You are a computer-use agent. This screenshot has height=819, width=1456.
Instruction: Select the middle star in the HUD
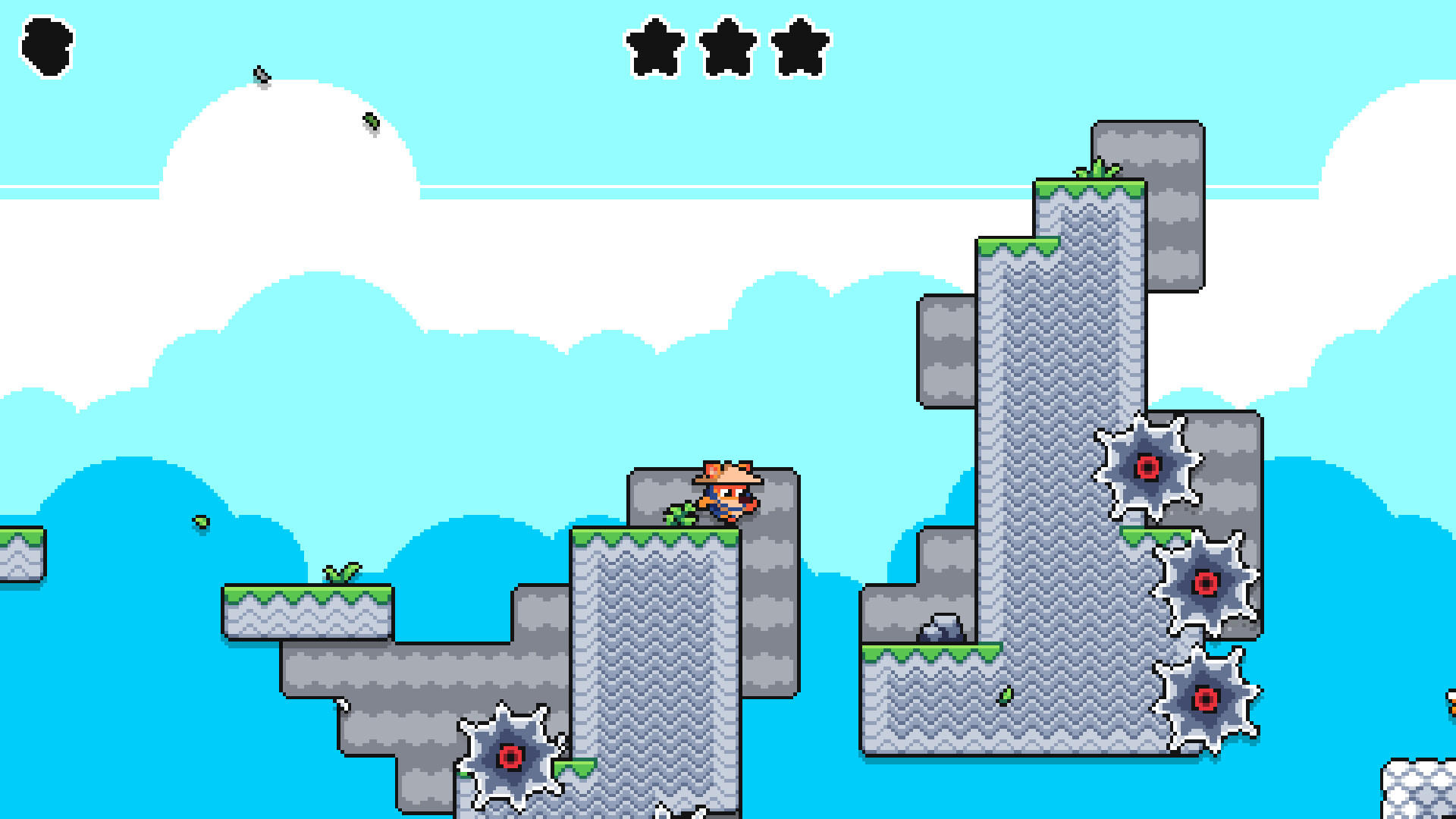coord(730,47)
